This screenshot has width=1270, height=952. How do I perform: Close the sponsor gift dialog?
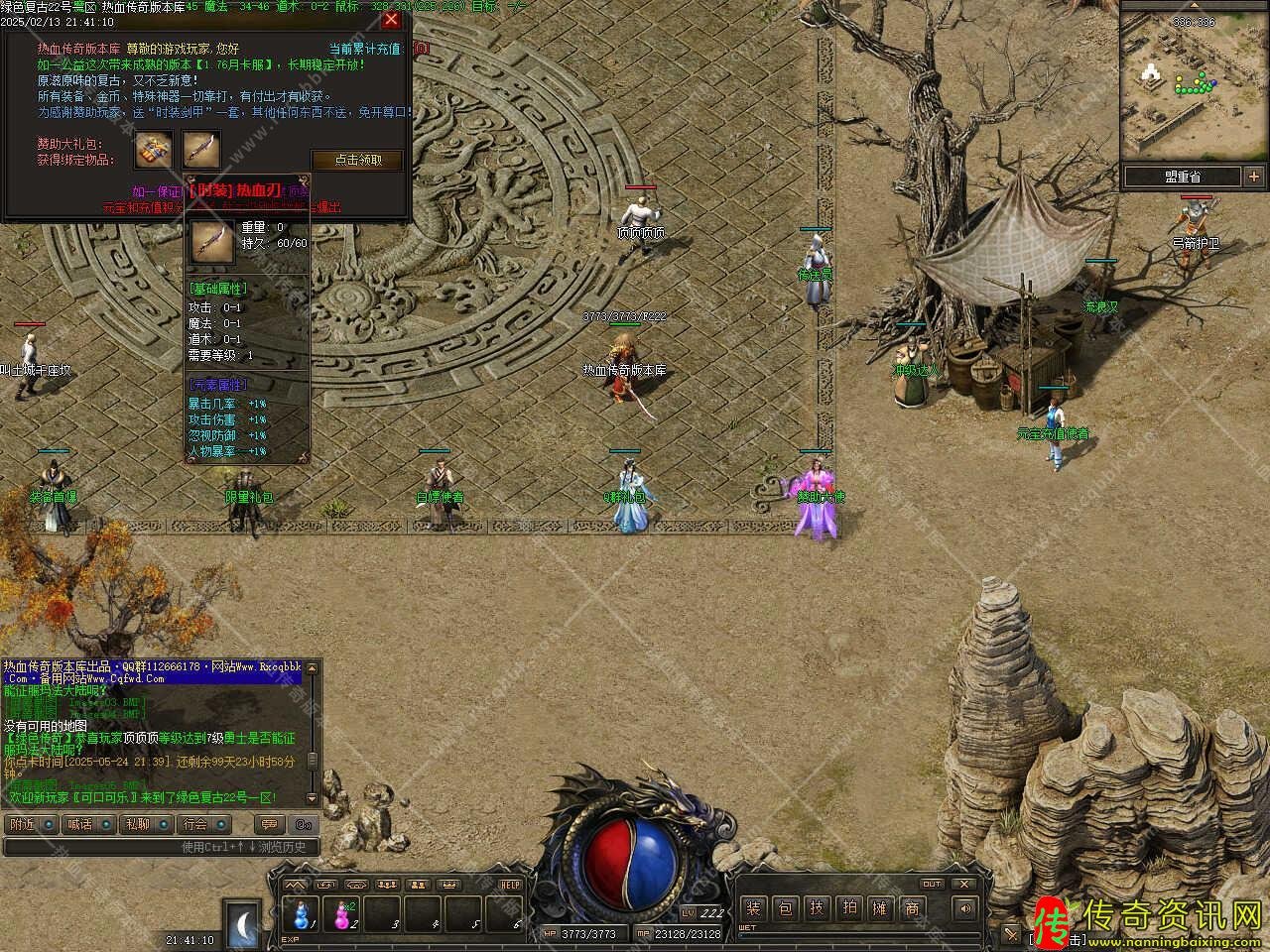[392, 19]
